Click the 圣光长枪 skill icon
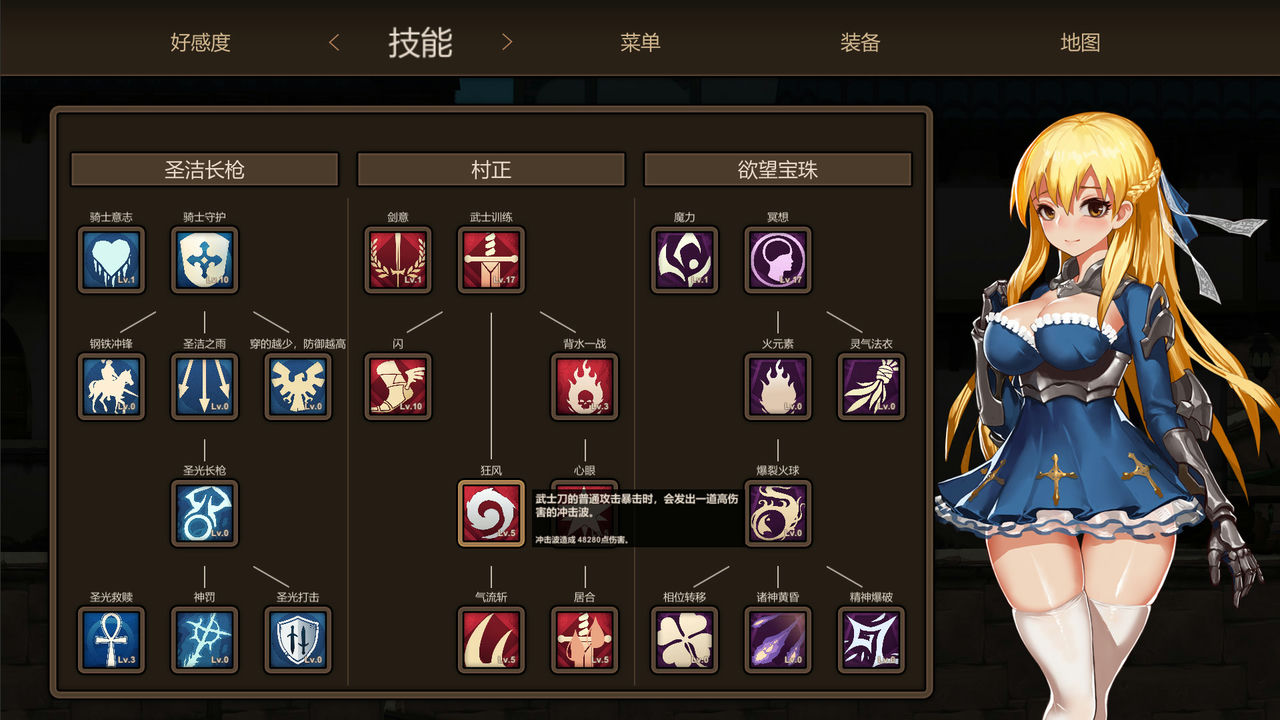Viewport: 1280px width, 720px height. pyautogui.click(x=204, y=513)
